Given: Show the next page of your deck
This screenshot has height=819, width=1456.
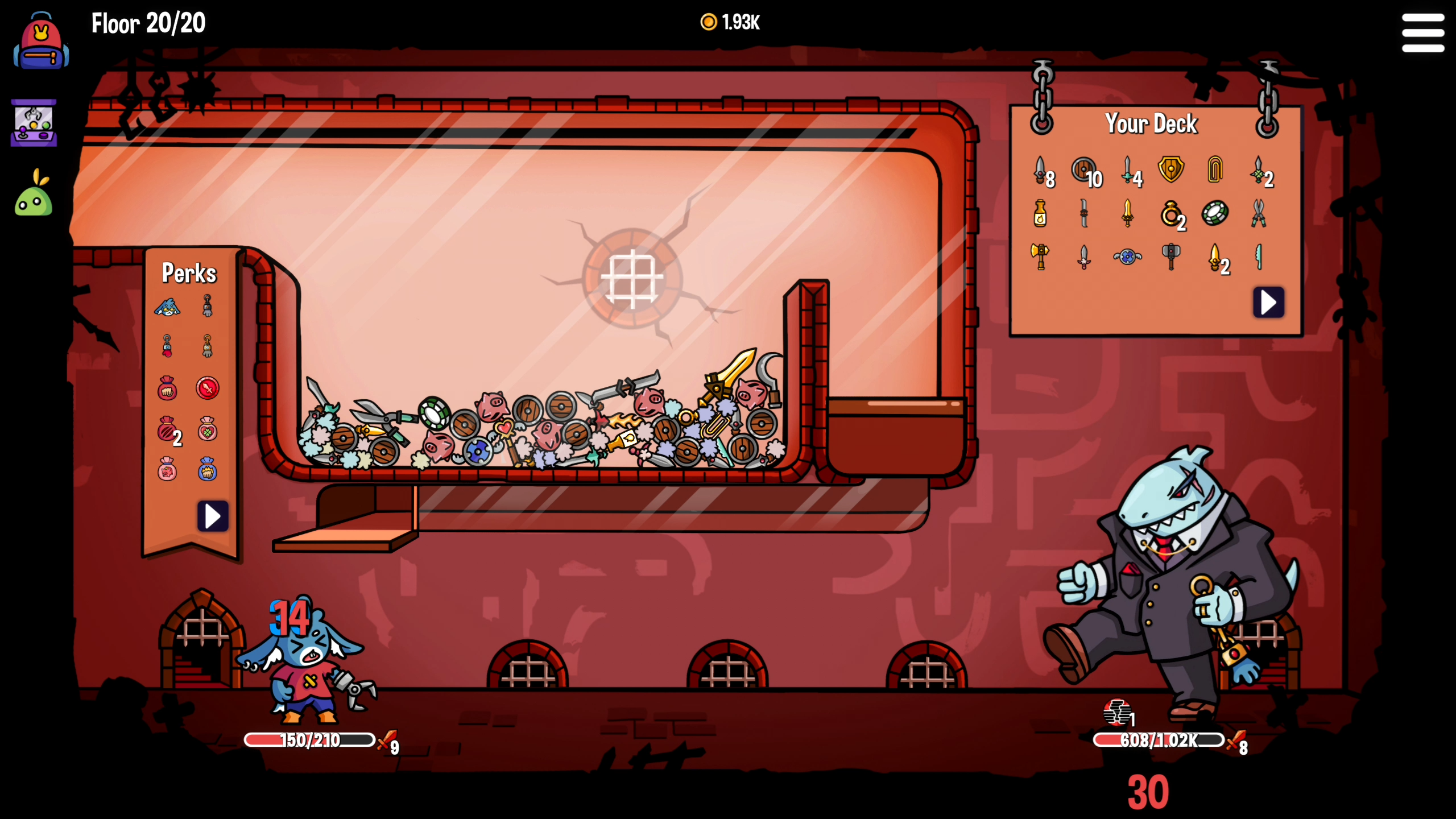Looking at the screenshot, I should [1268, 302].
